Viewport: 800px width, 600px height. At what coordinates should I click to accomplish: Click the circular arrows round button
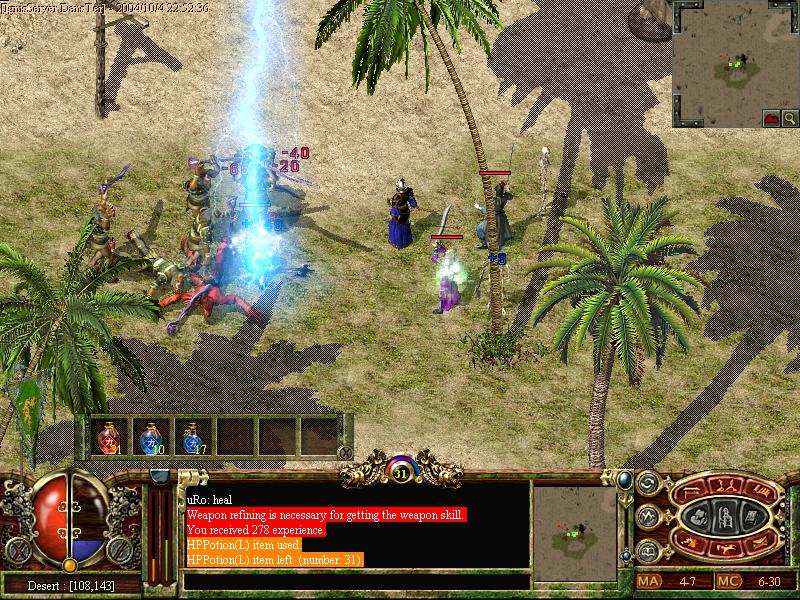647,483
